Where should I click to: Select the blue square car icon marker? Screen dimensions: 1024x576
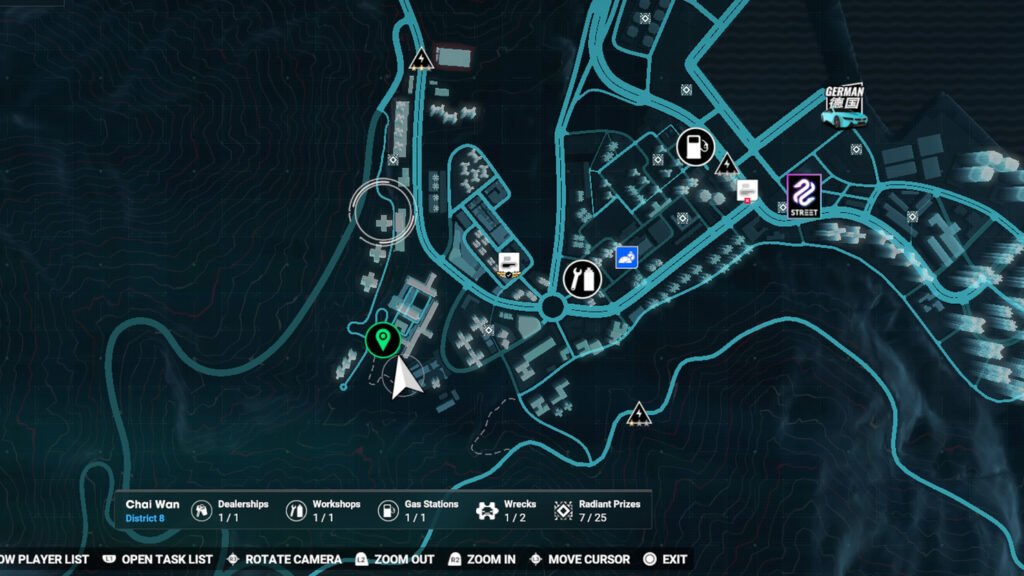627,258
